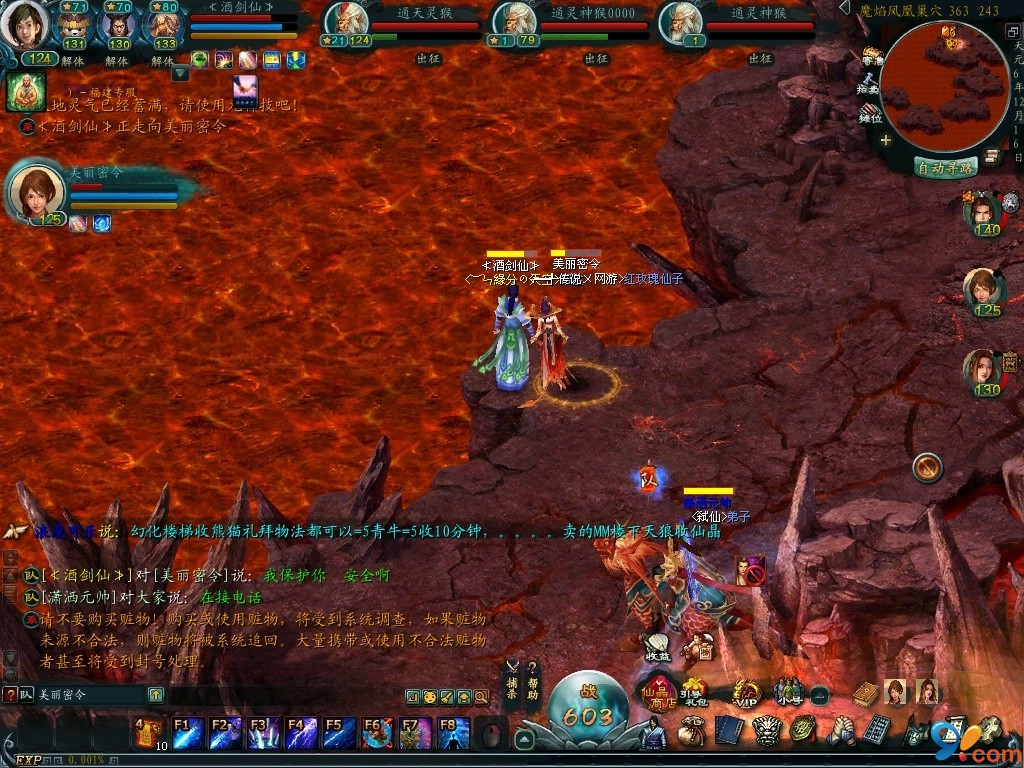
Task: Open the 帮助 help button
Action: 533,680
